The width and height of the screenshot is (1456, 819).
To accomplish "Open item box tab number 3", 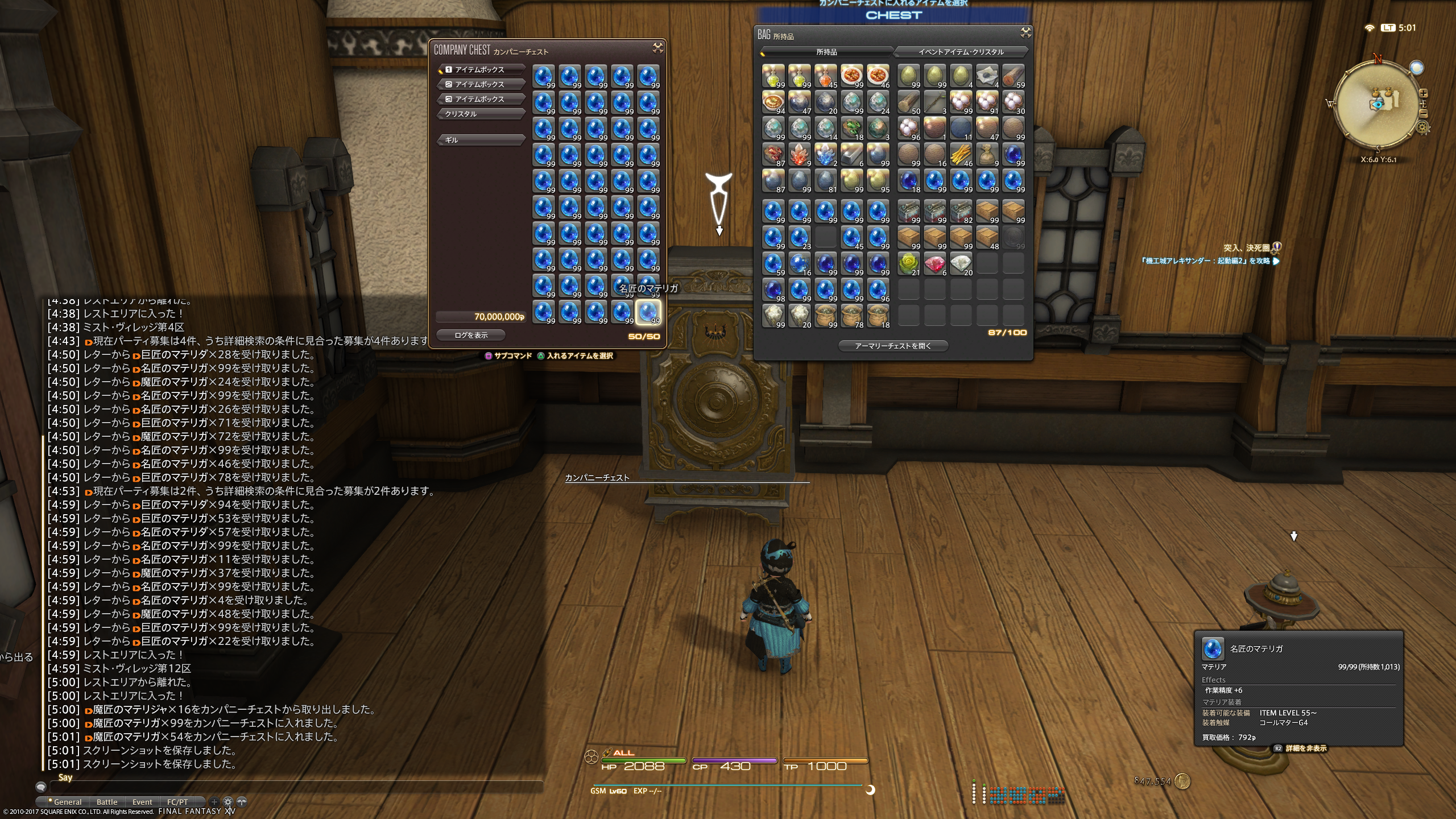I will point(481,99).
